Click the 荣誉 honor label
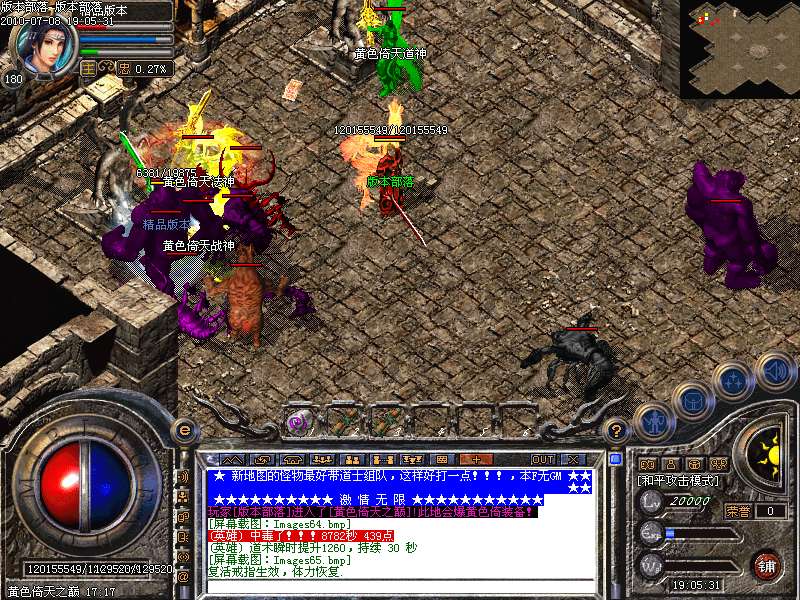The height and width of the screenshot is (600, 800). click(738, 511)
